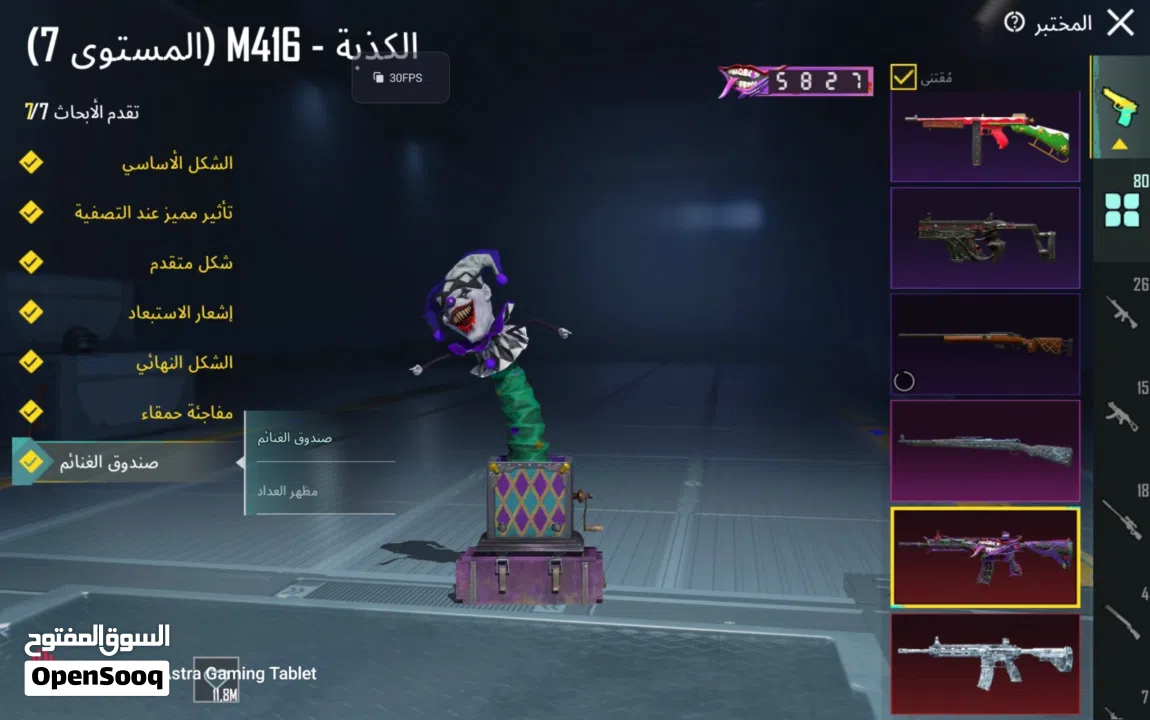Select شكل متقدم research stage
Screen dimensions: 1150x720
(190, 263)
